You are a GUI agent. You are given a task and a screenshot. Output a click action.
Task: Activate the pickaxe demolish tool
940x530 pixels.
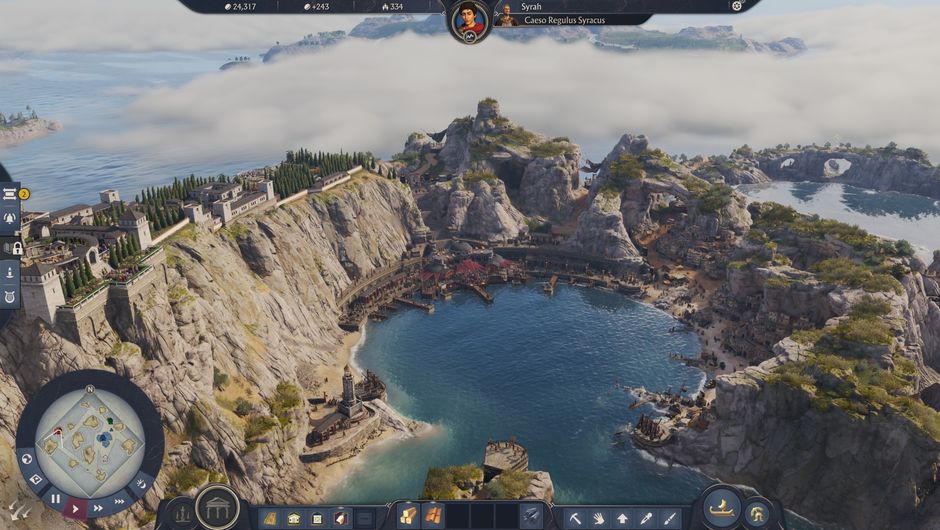[575, 518]
